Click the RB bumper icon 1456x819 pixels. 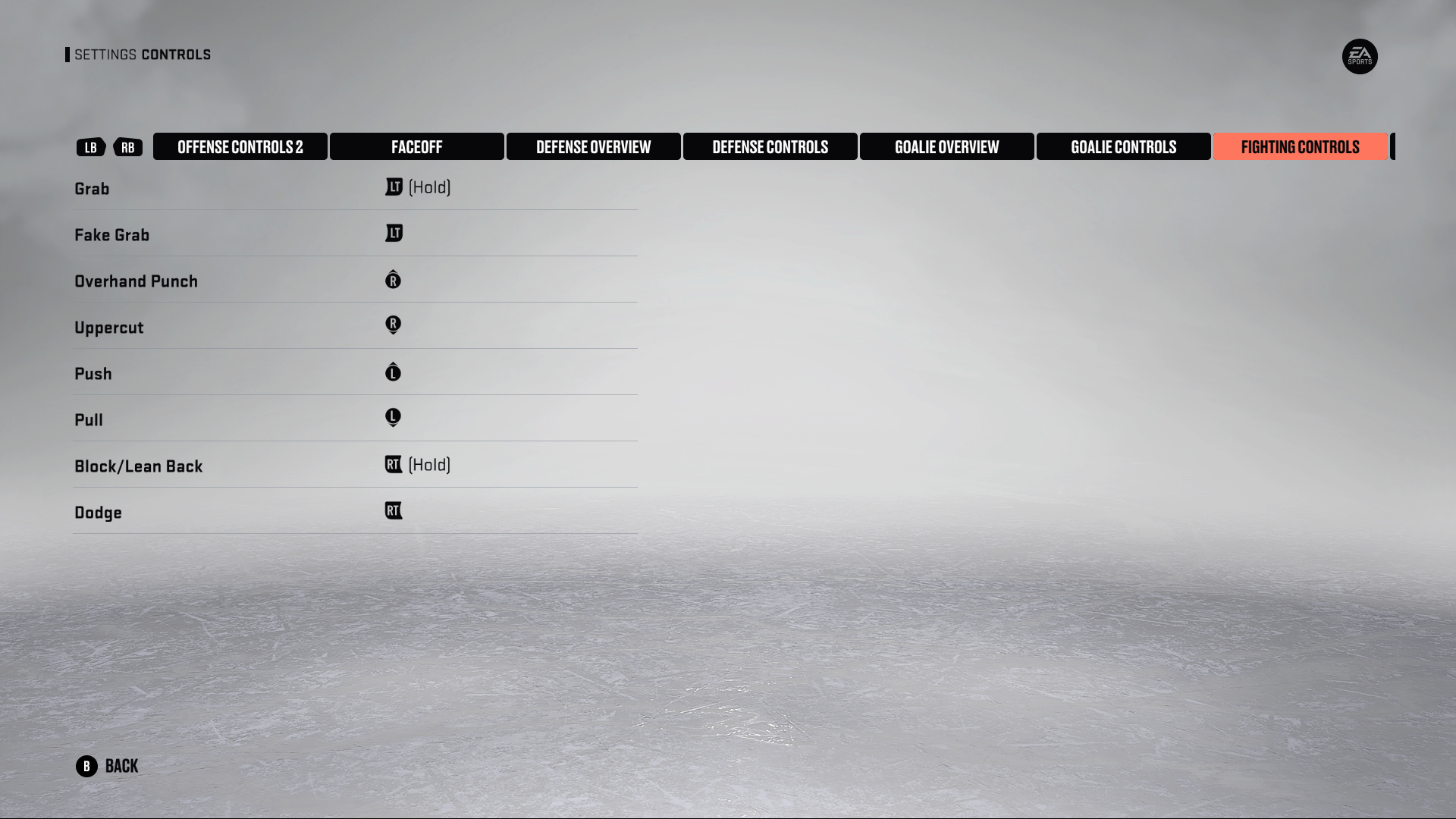[x=127, y=147]
